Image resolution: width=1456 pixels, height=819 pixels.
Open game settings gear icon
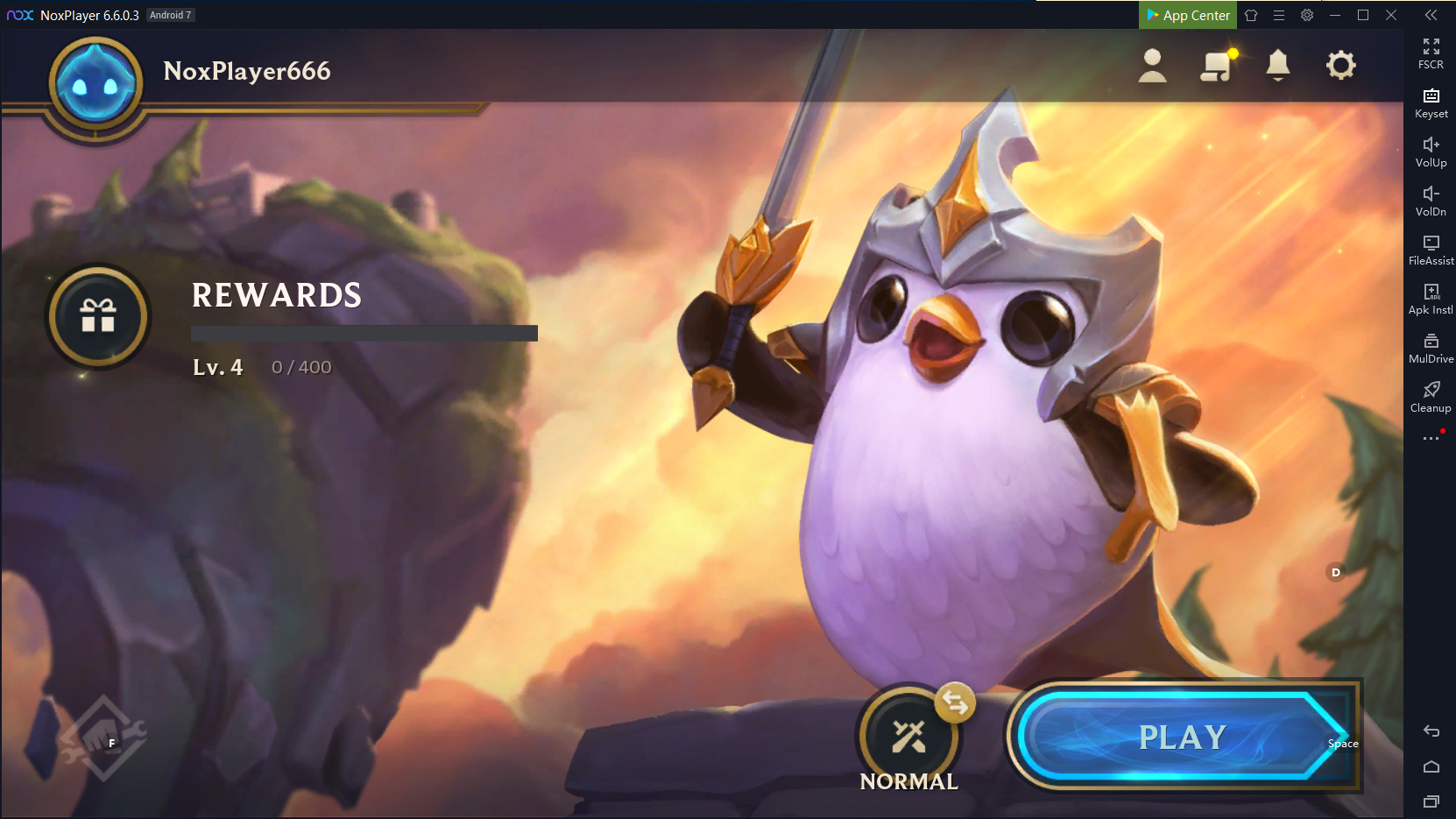click(1340, 66)
